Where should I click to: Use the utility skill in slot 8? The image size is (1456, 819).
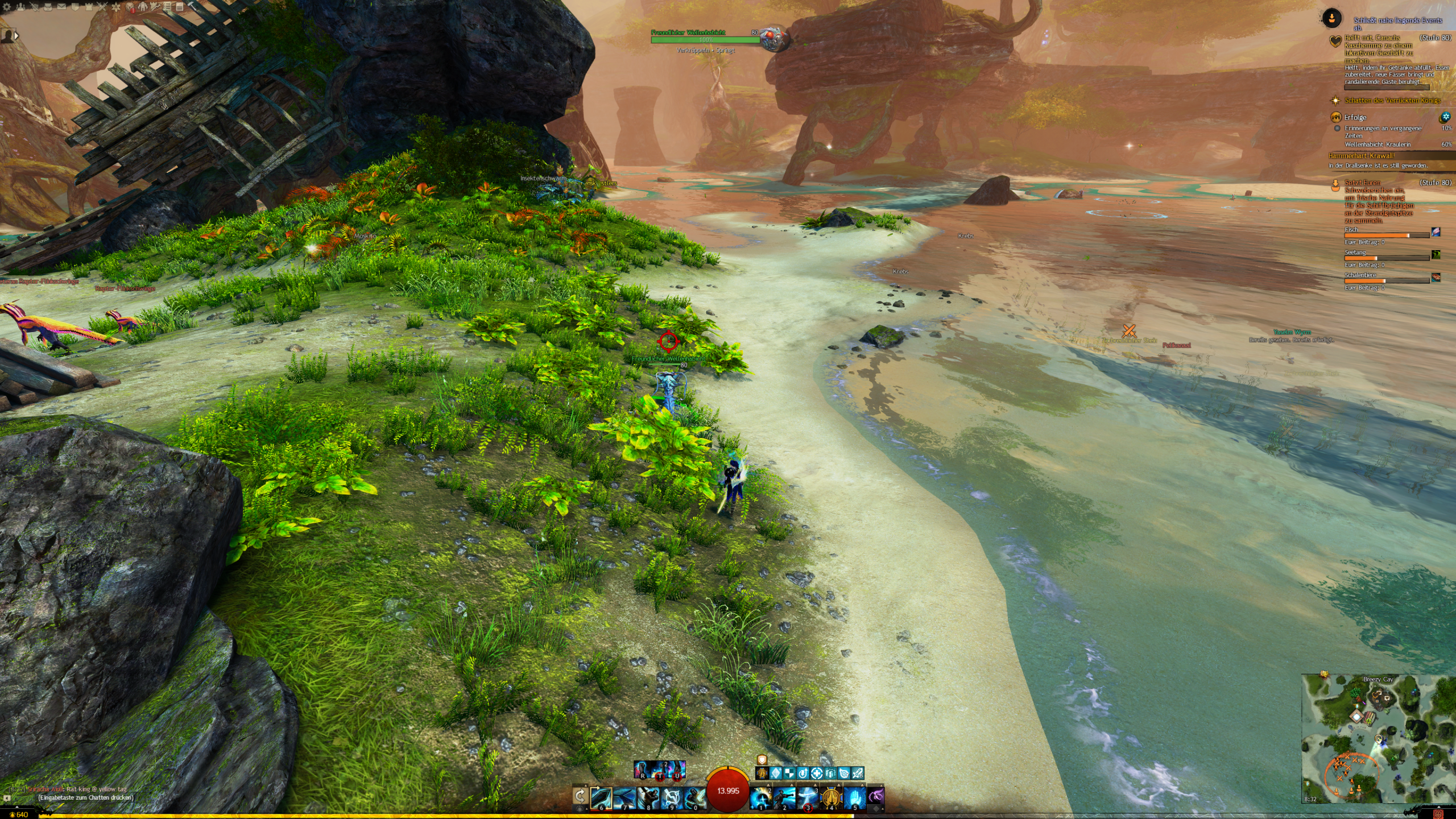tap(648, 798)
